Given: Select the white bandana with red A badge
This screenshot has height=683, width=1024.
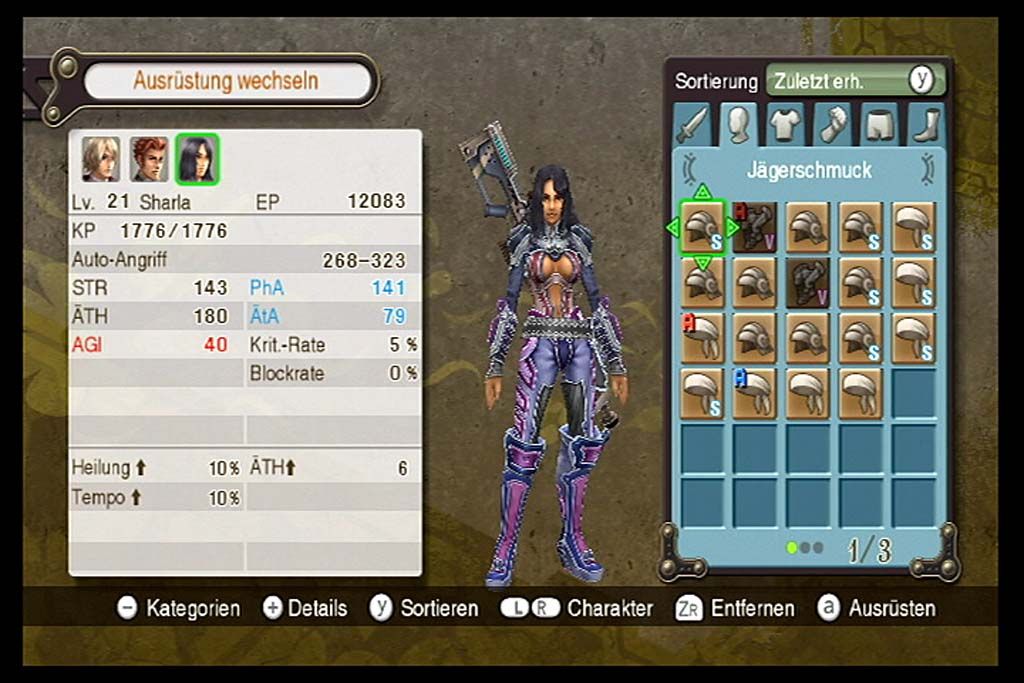Looking at the screenshot, I should pyautogui.click(x=702, y=338).
